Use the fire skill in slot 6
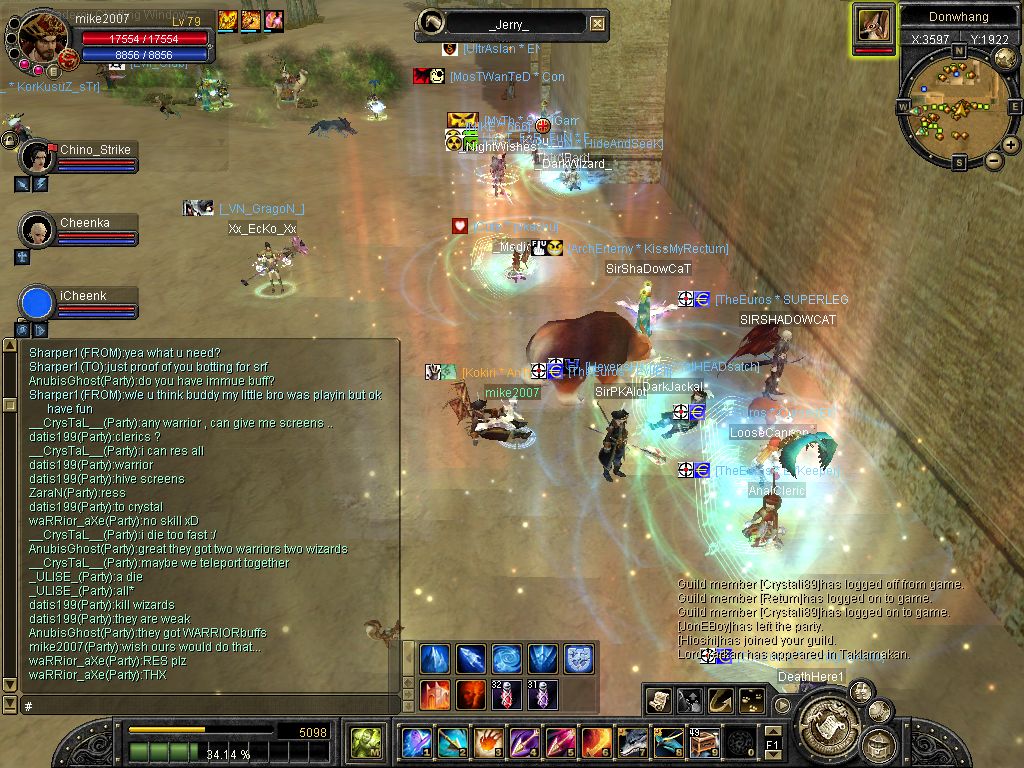This screenshot has width=1024, height=768. (x=596, y=742)
